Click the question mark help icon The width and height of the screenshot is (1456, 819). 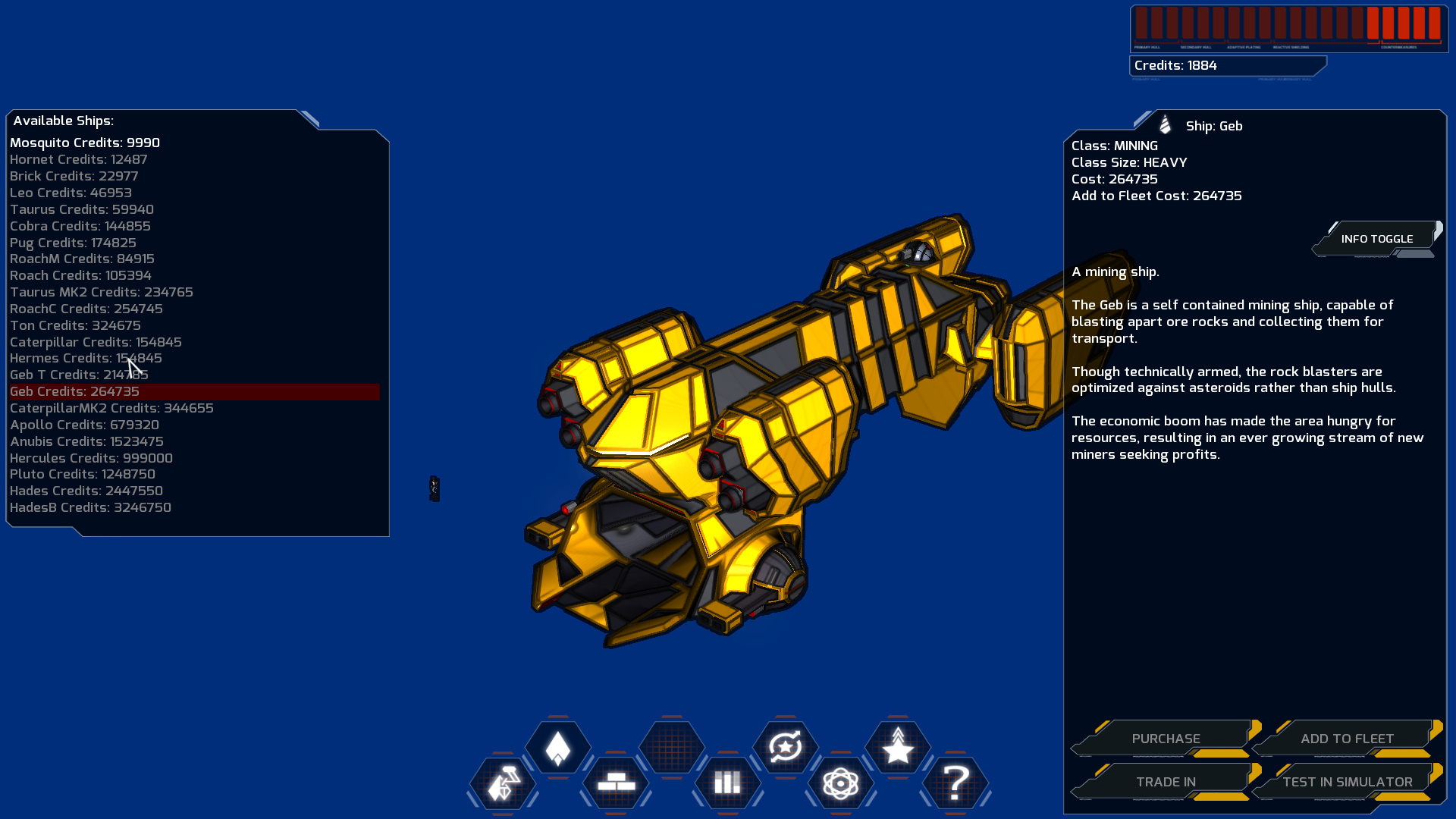[955, 785]
